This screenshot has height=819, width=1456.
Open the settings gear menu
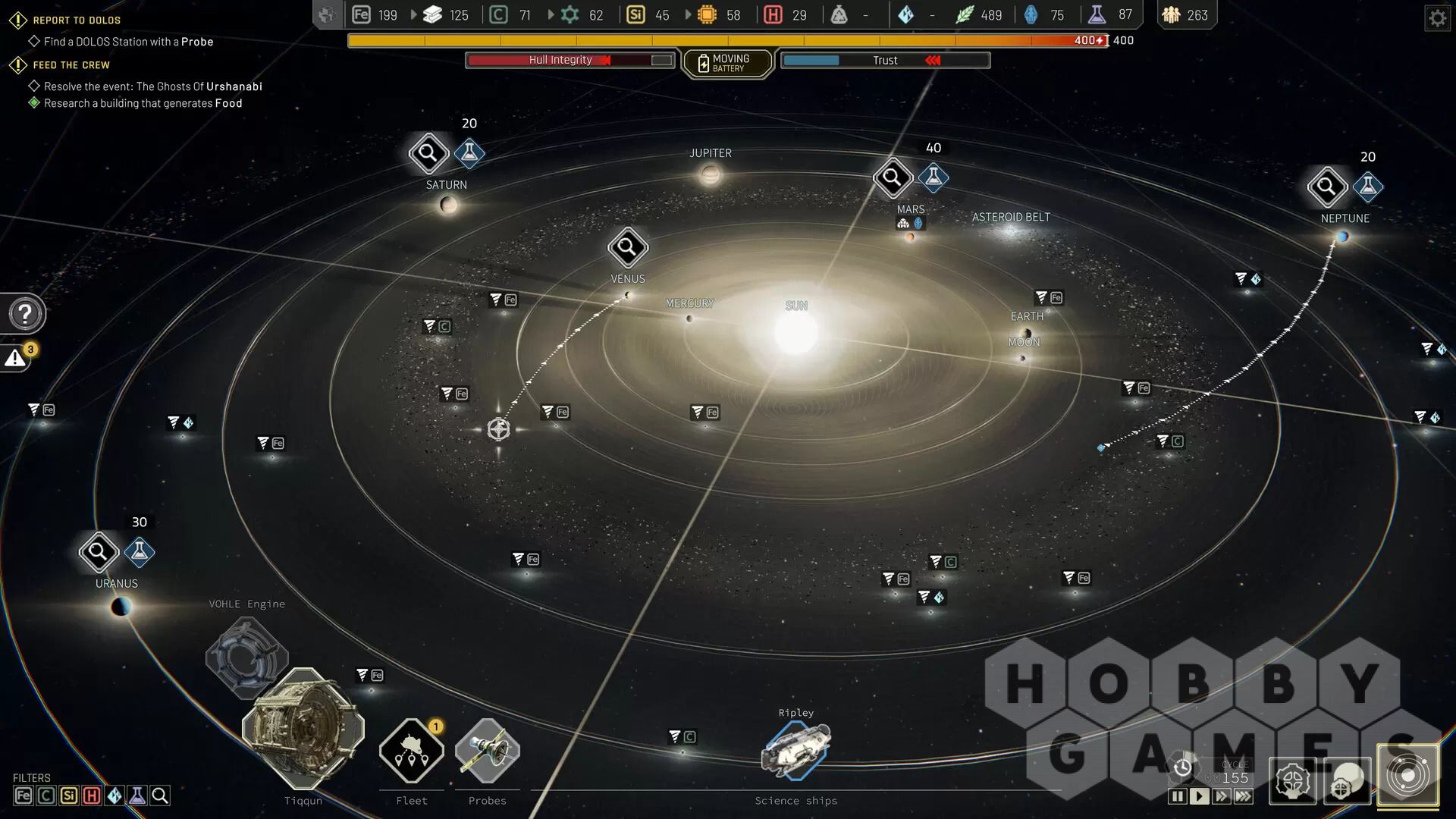(x=1437, y=18)
